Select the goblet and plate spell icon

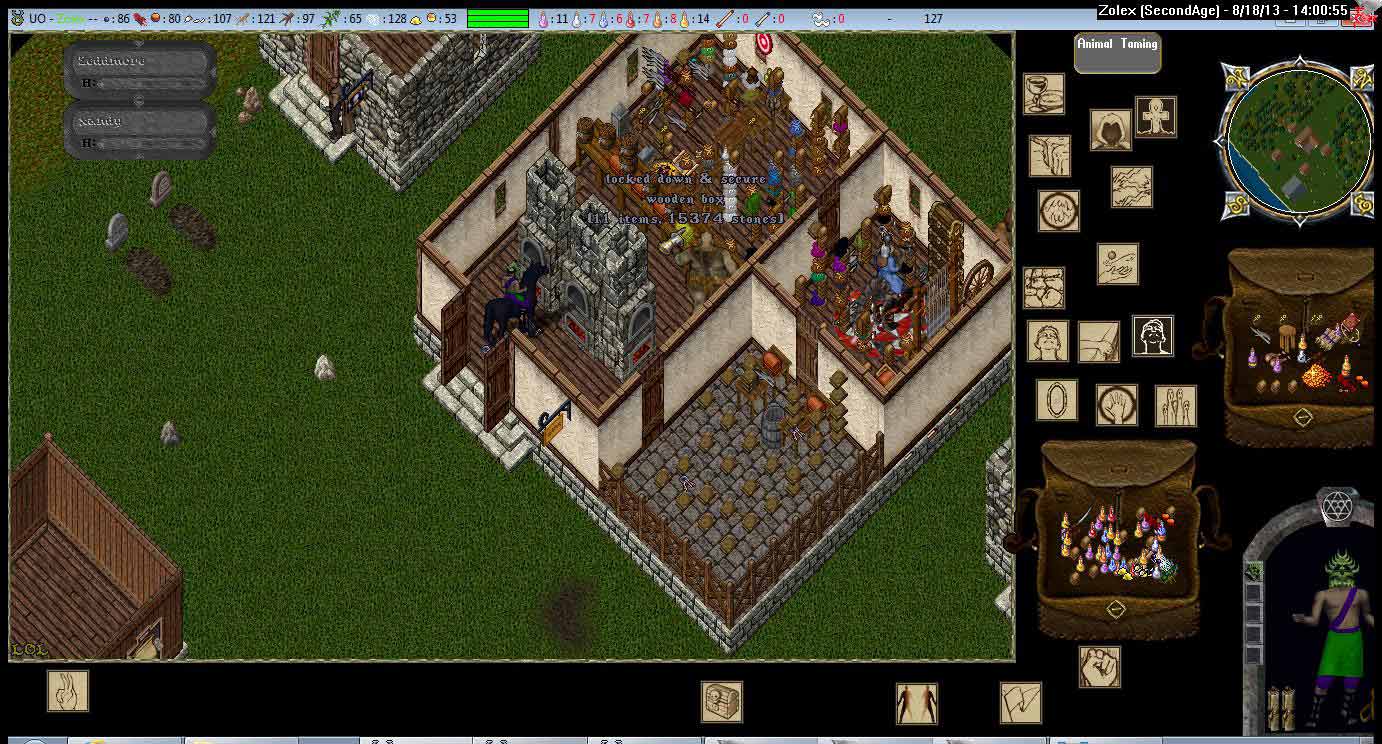(x=1043, y=94)
